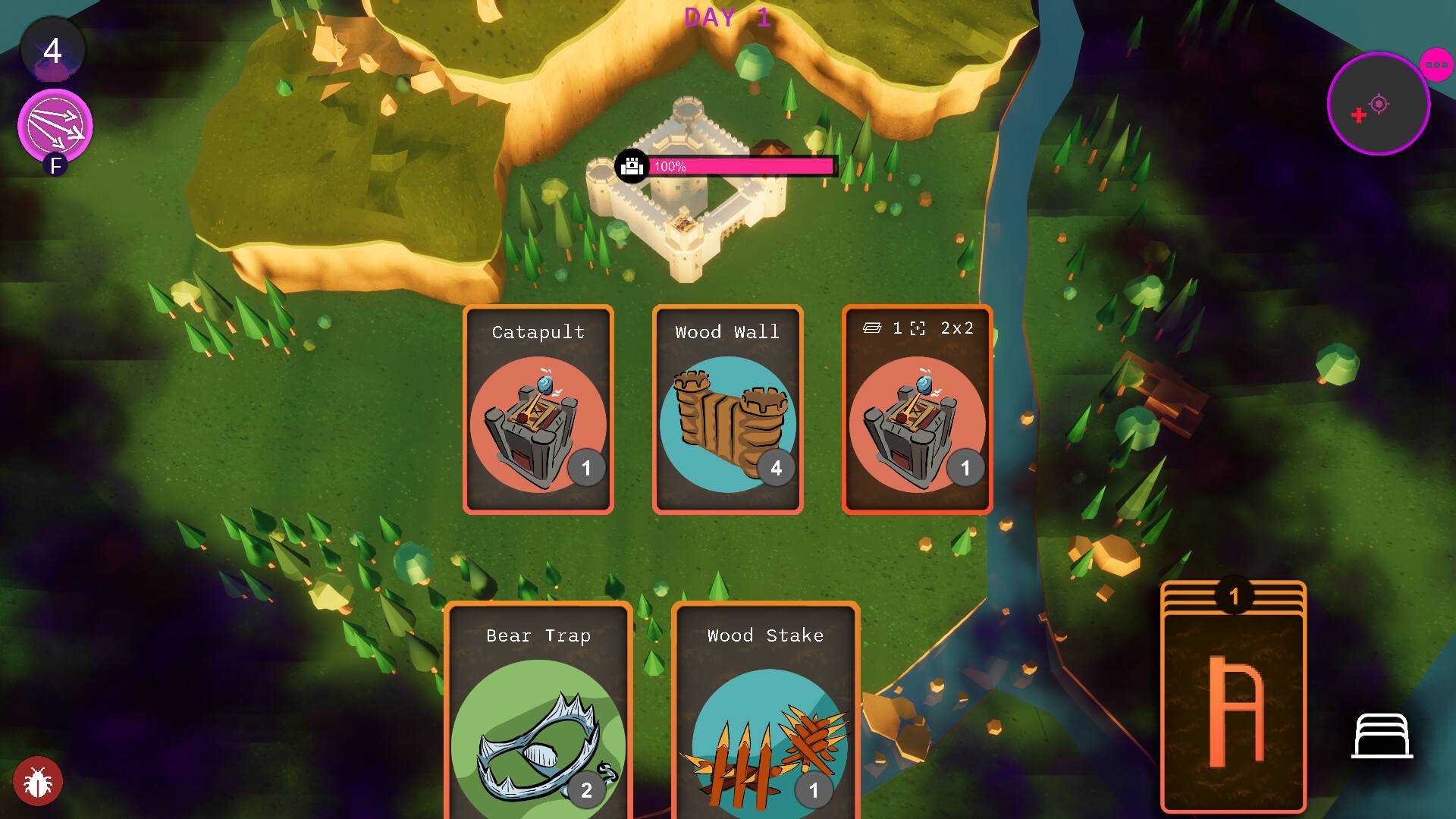1456x819 pixels.
Task: Choose the Wood Wall card
Action: tap(727, 409)
